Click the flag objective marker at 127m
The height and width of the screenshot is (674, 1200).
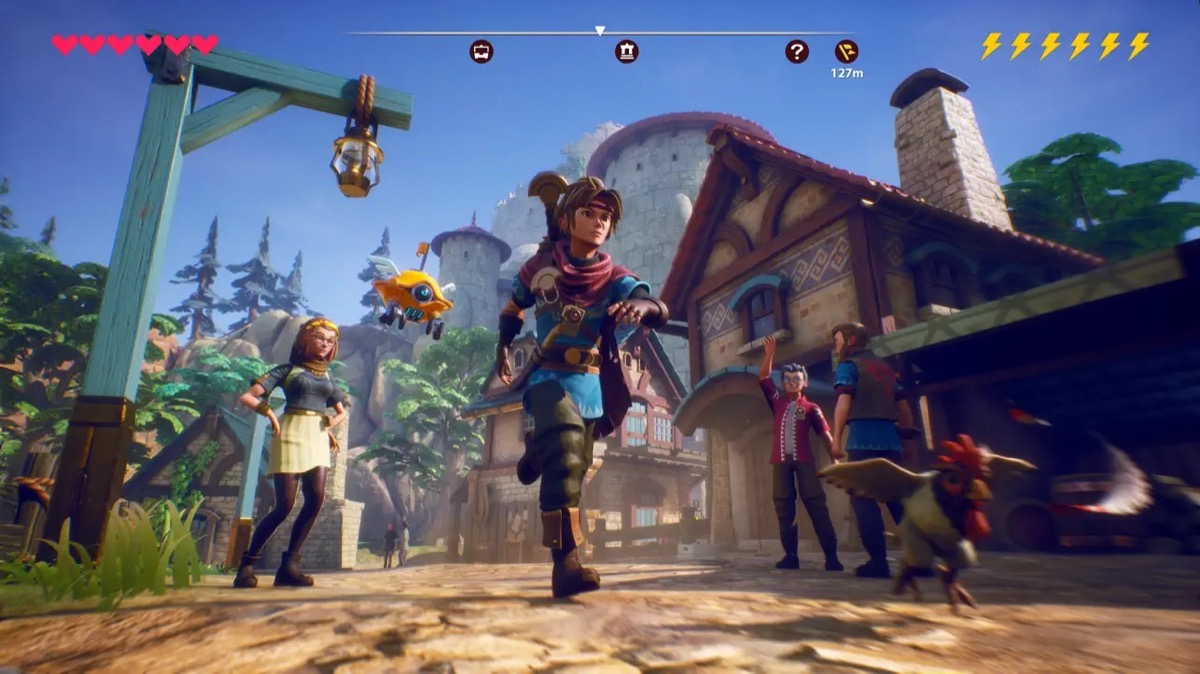(846, 51)
